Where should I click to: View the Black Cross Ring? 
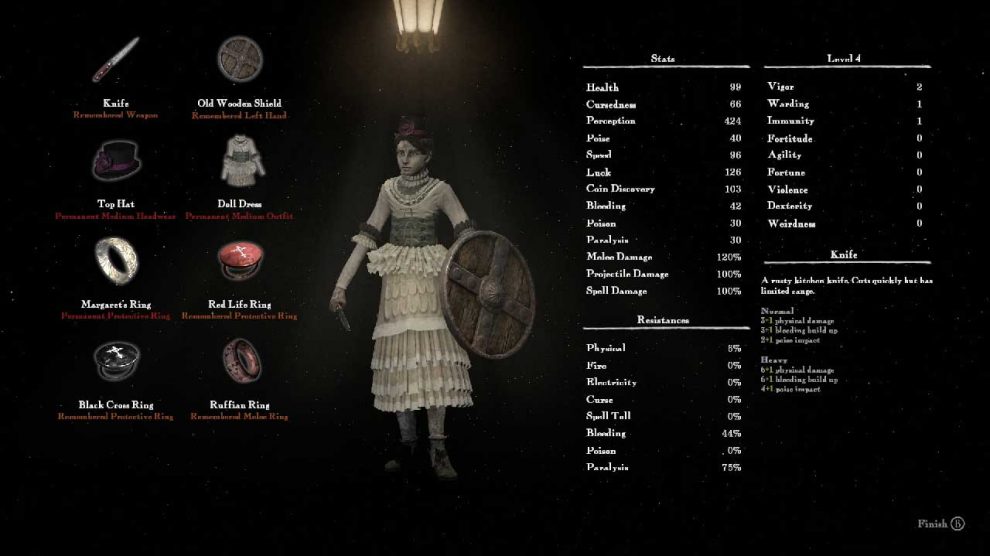pos(115,361)
